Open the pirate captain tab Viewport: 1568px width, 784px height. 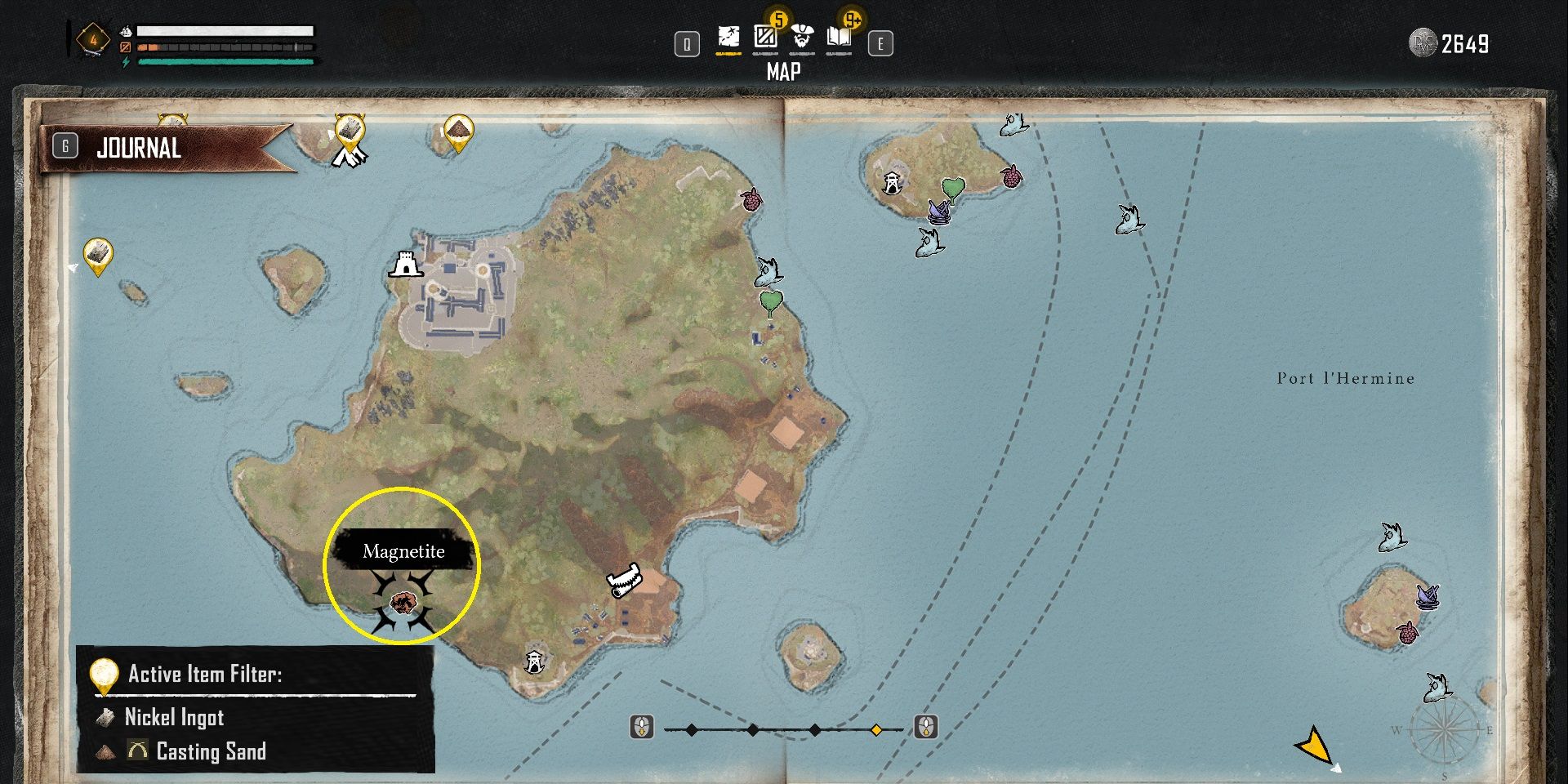coord(802,37)
